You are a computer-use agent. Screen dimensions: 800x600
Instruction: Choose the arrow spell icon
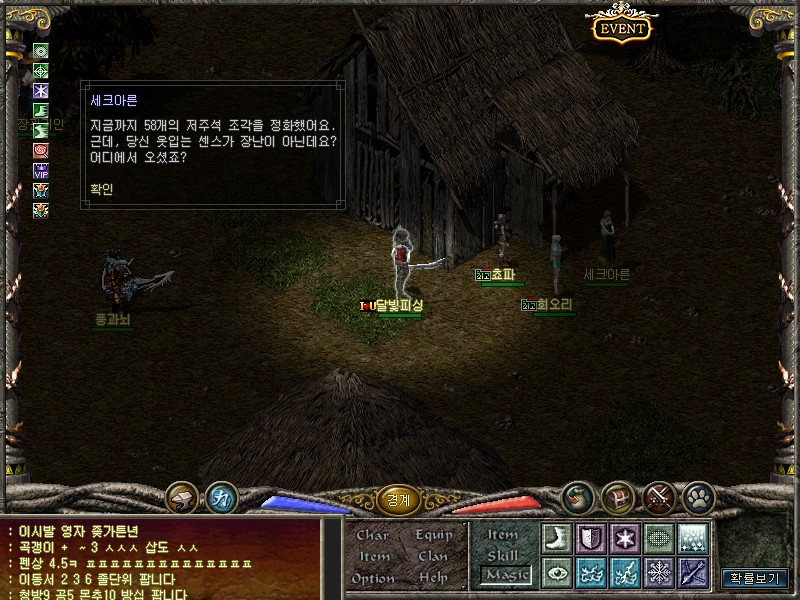click(693, 572)
